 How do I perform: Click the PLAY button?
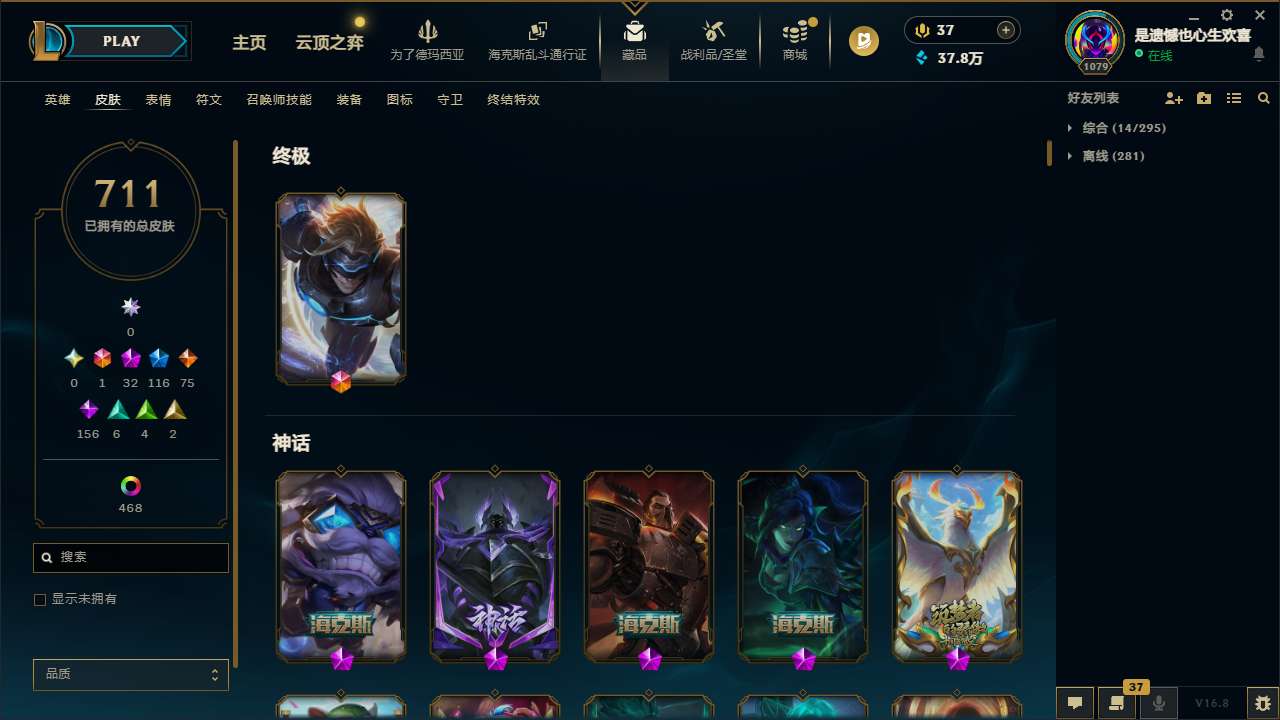121,41
